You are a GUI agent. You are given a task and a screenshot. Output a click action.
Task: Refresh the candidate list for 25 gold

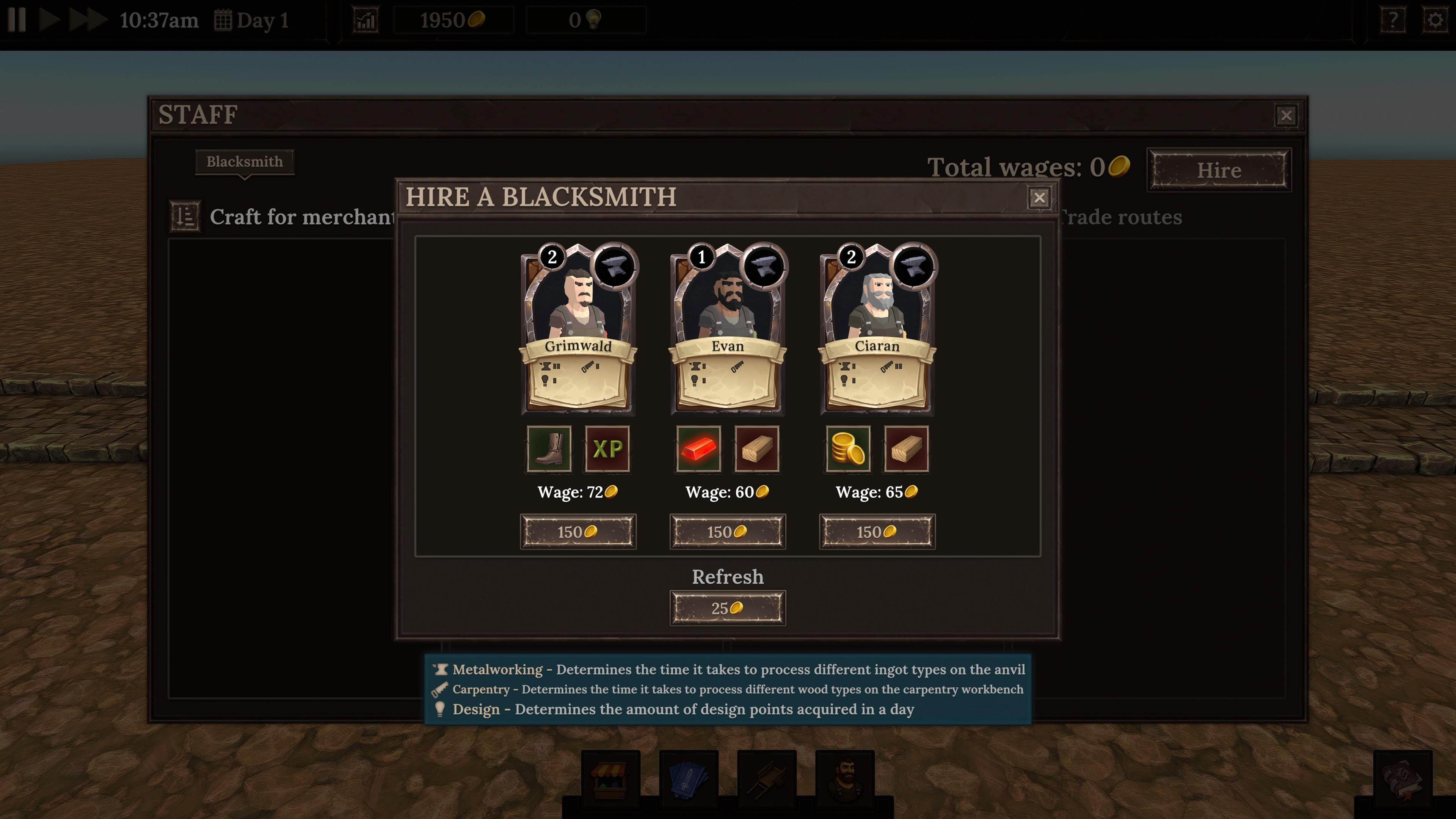(728, 607)
